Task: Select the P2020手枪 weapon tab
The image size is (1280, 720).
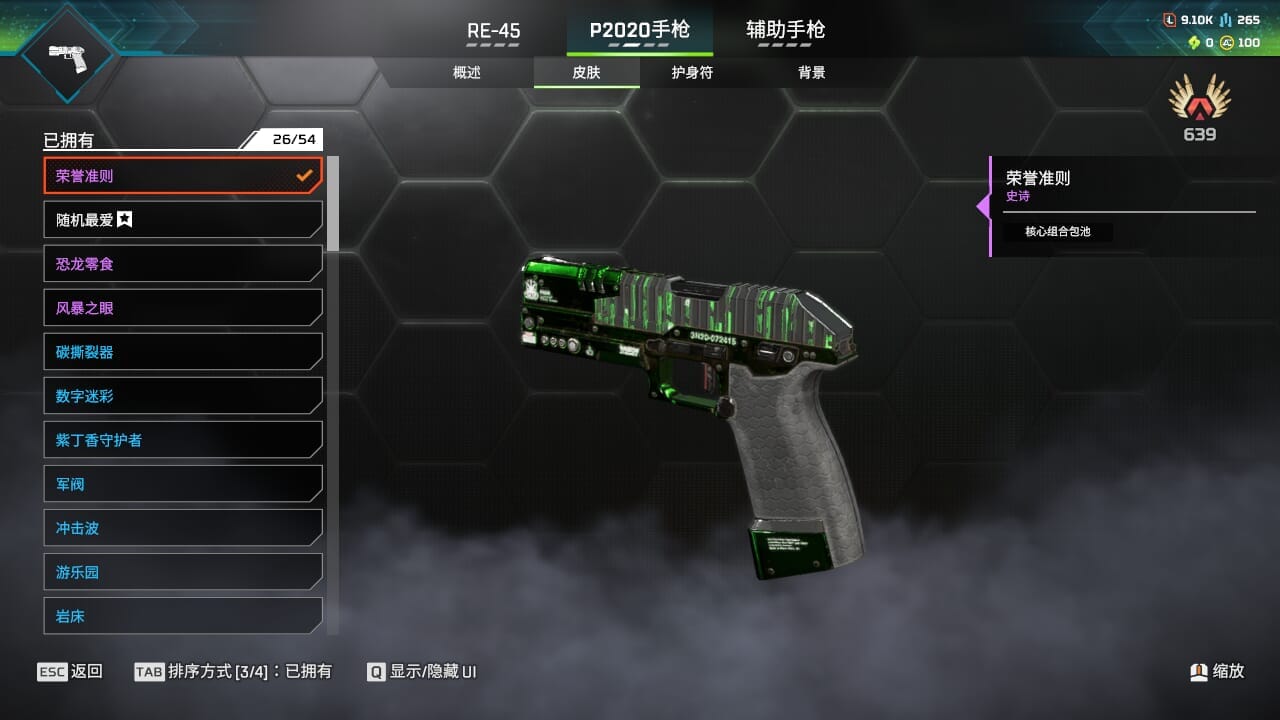Action: 639,31
